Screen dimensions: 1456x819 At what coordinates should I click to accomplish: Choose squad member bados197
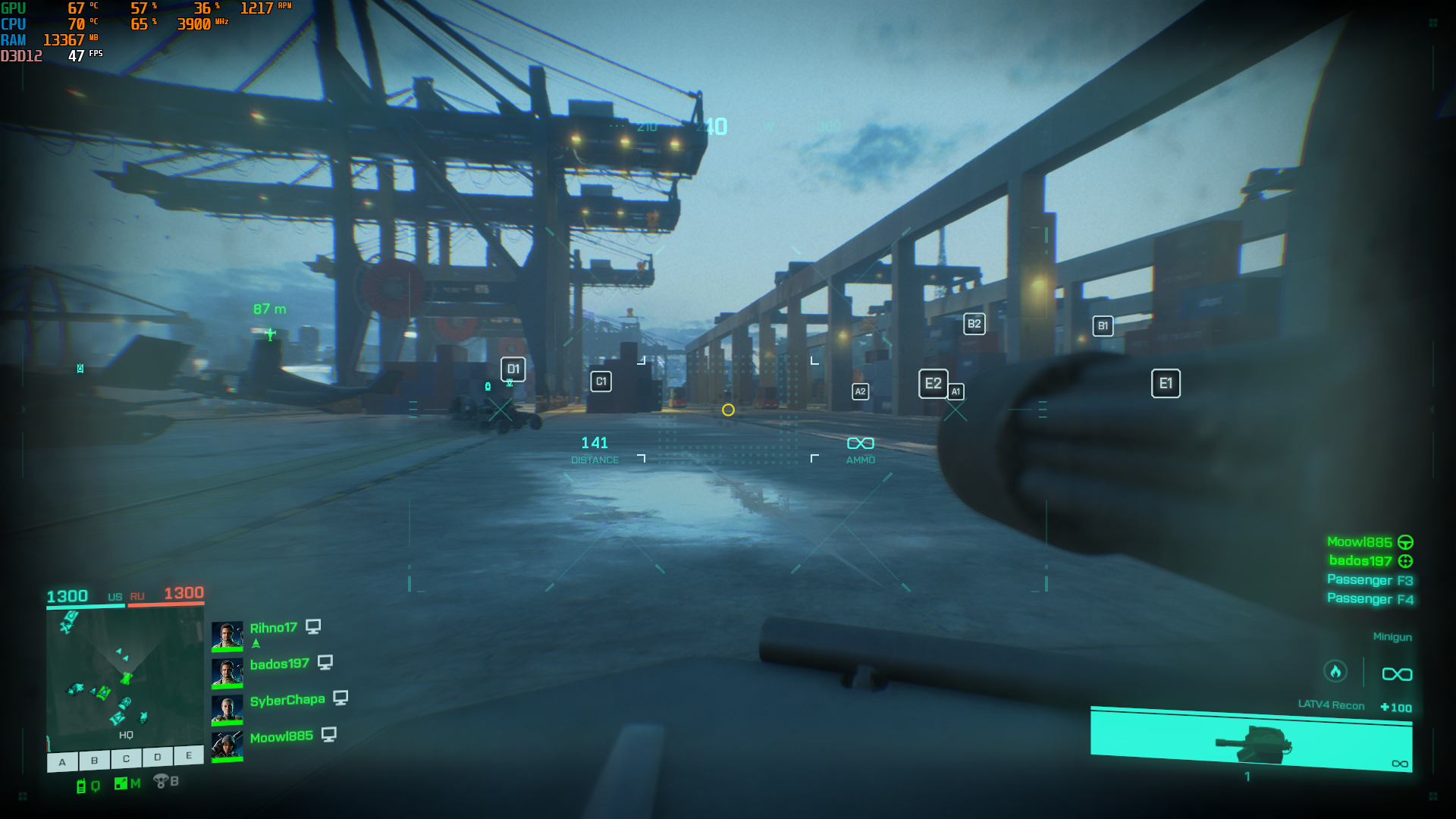tap(279, 664)
